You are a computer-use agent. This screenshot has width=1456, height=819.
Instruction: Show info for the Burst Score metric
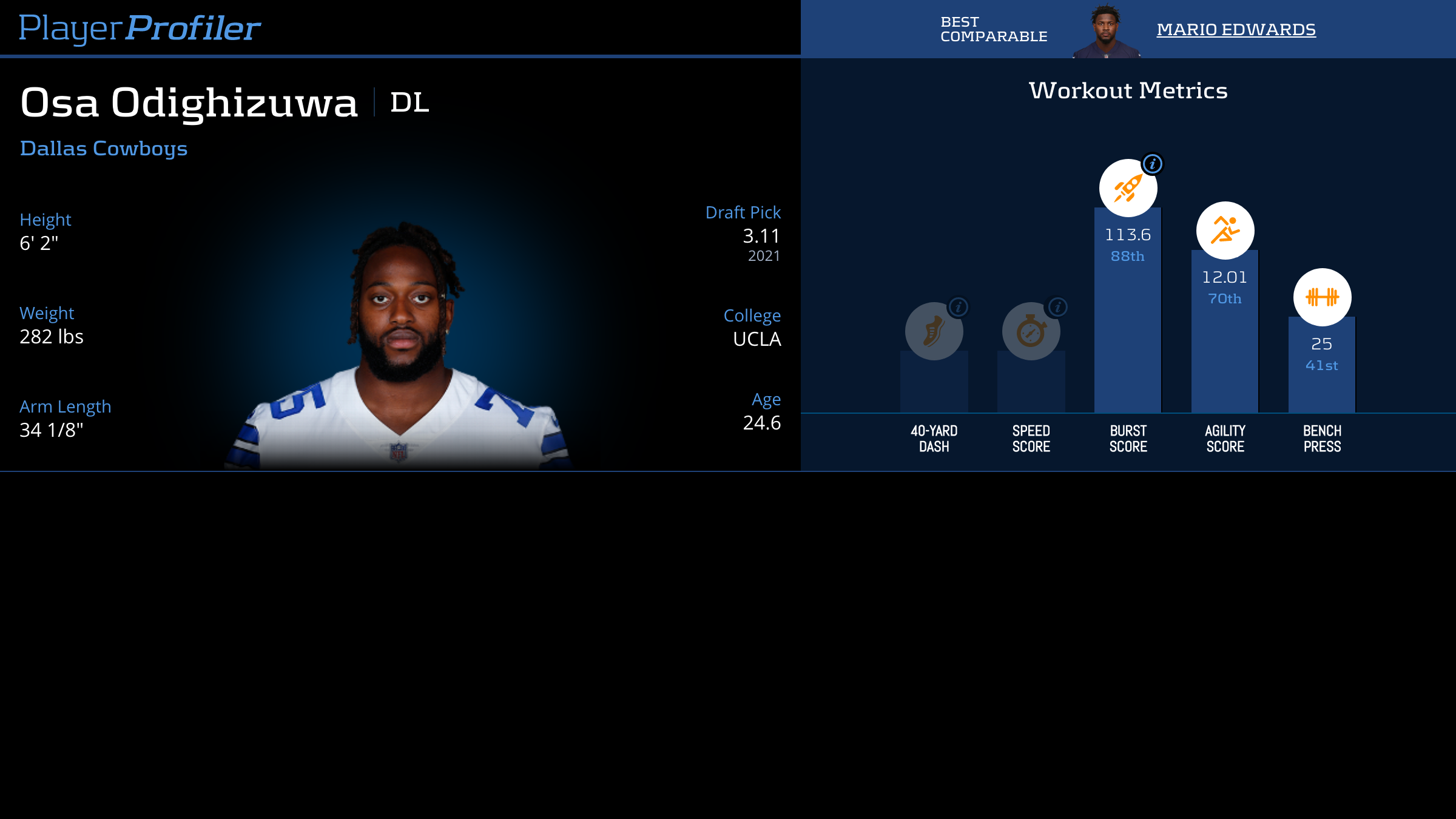[x=1152, y=164]
